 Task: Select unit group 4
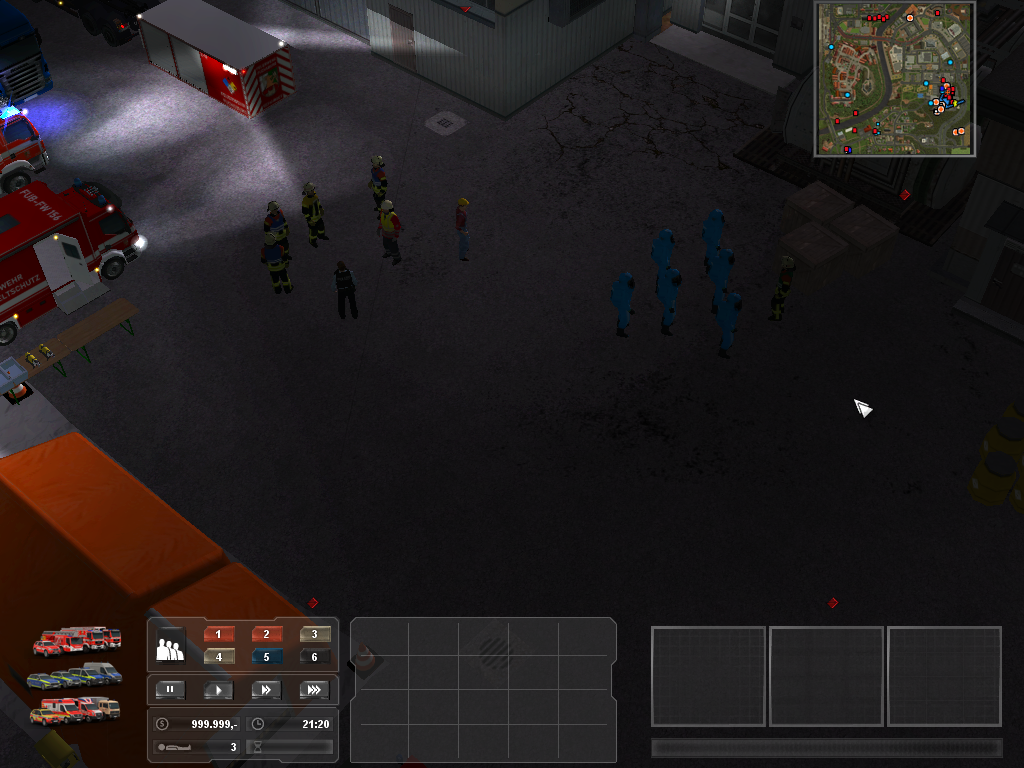pyautogui.click(x=218, y=657)
